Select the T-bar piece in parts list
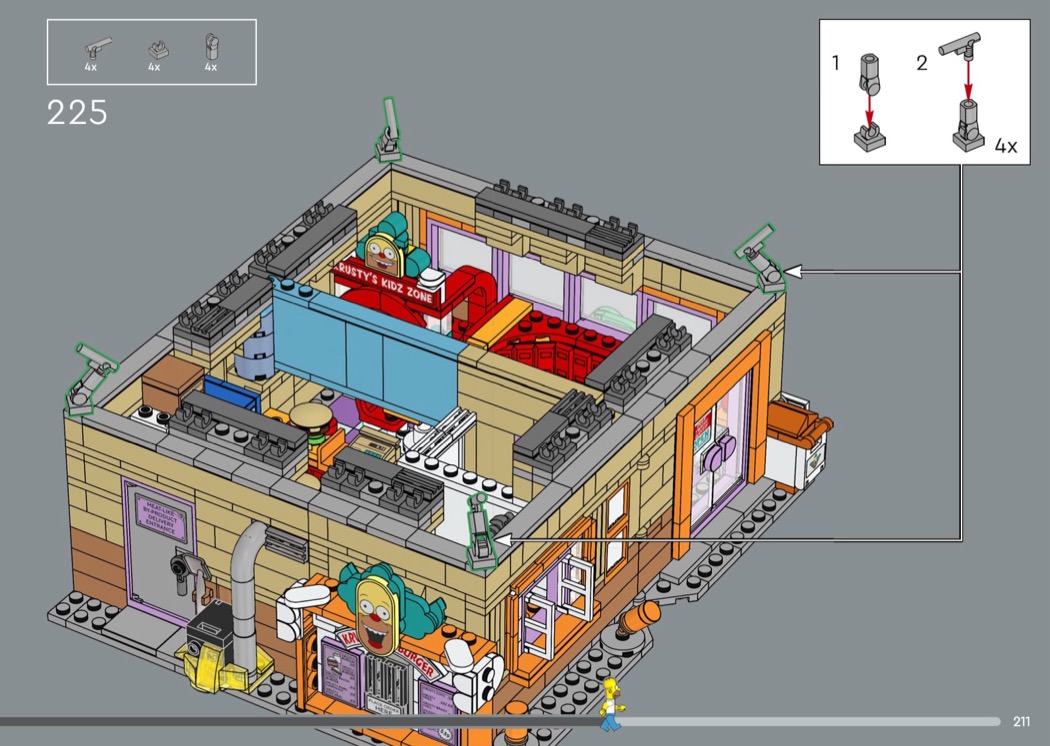The height and width of the screenshot is (746, 1050). pyautogui.click(x=97, y=47)
